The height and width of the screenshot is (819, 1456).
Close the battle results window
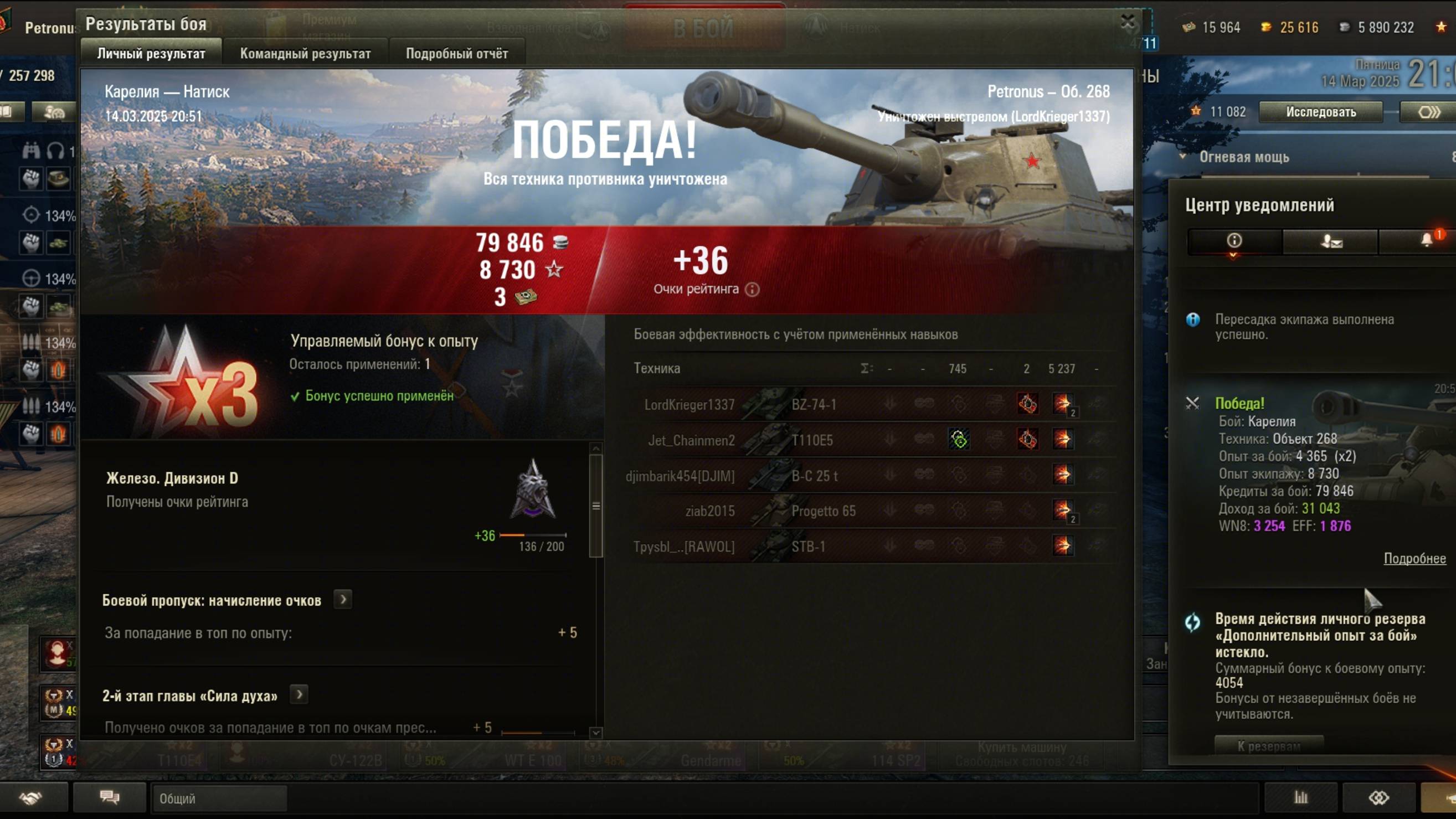(1127, 23)
